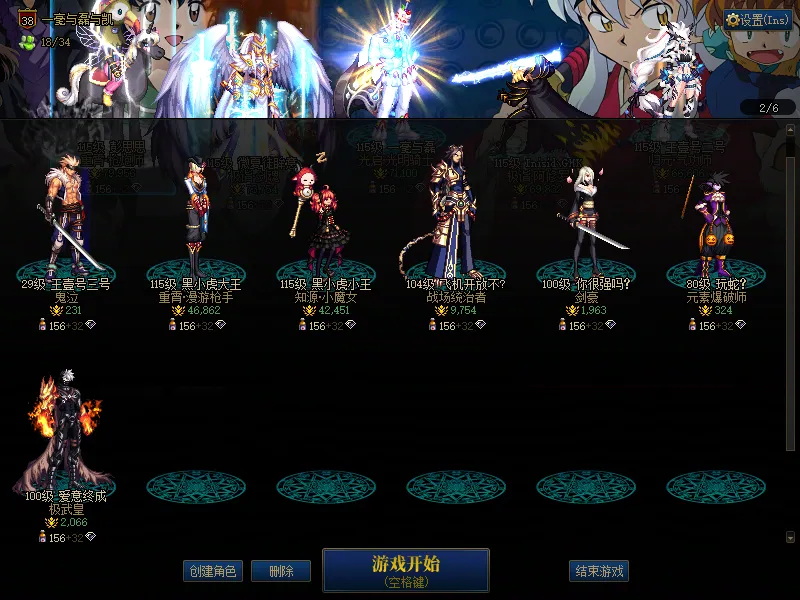End the game via 结束游戏

click(599, 571)
